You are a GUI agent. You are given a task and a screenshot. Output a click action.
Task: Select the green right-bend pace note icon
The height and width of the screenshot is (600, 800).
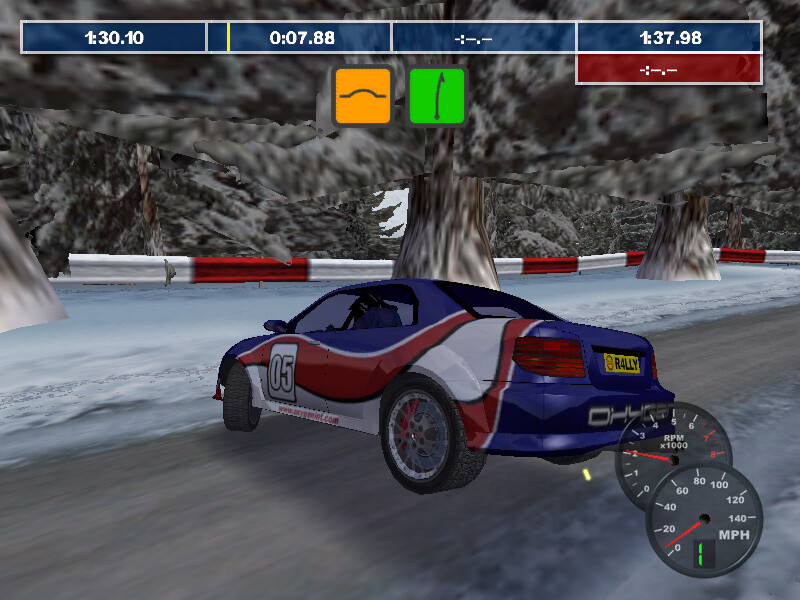pos(437,96)
